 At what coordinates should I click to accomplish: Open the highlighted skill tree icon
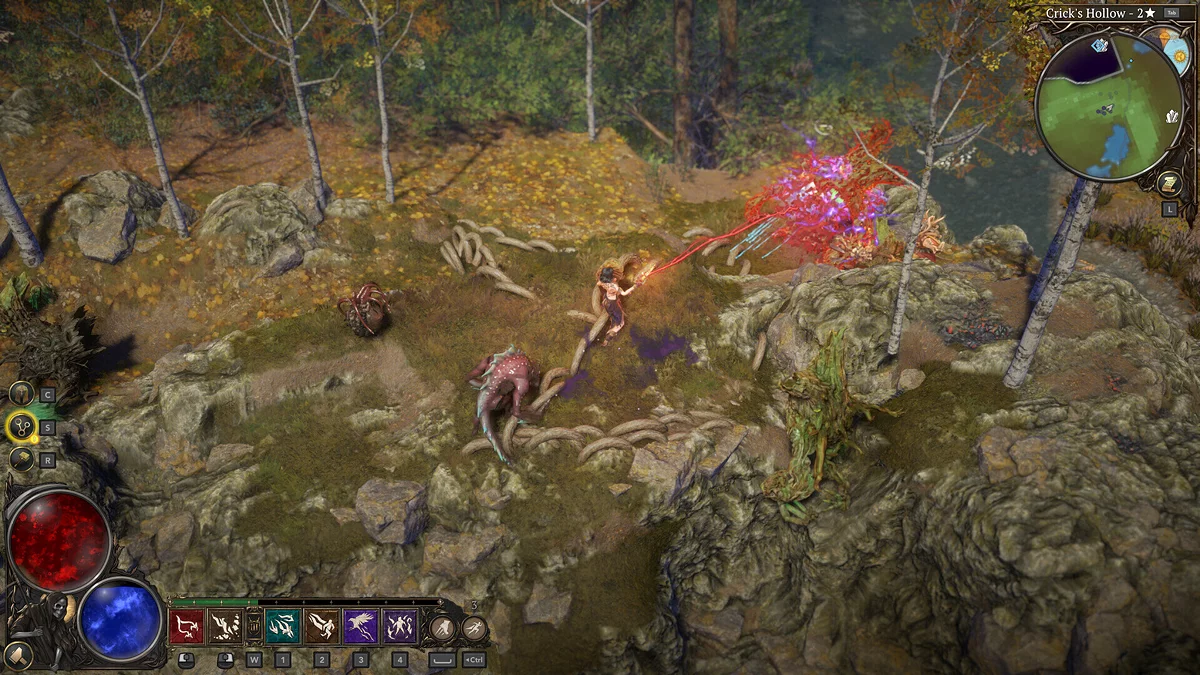(x=21, y=427)
